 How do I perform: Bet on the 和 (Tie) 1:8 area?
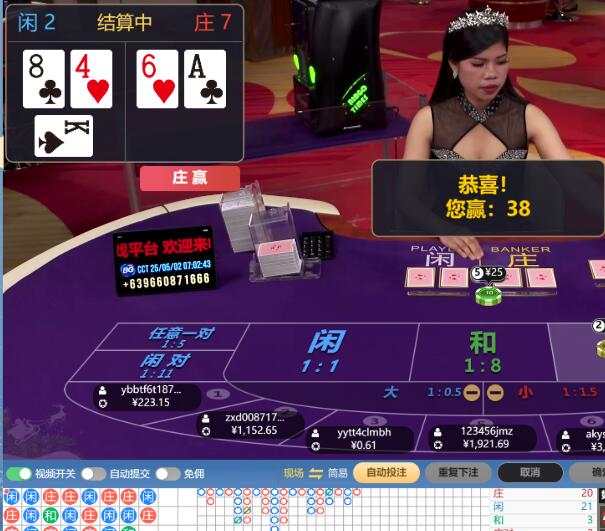pos(482,351)
